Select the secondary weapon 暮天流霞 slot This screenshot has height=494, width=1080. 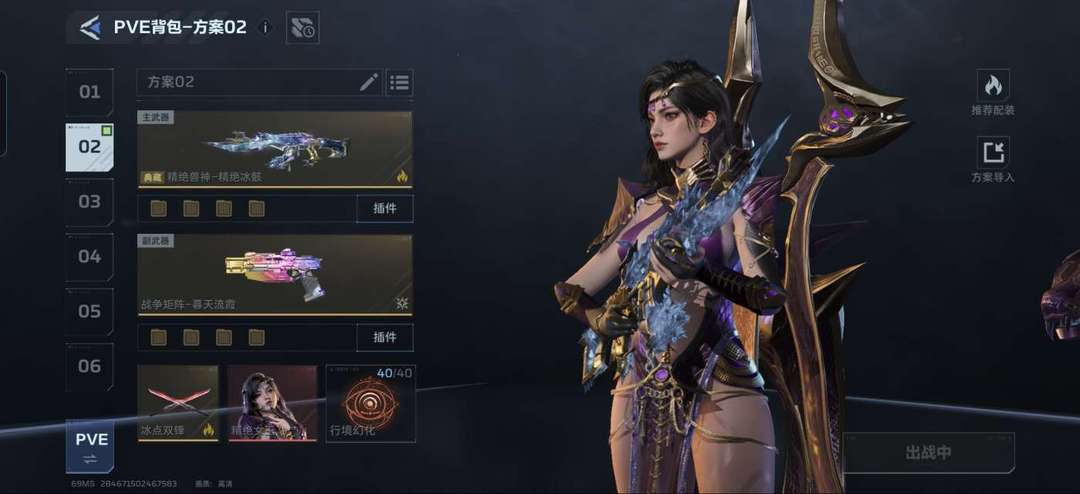[x=275, y=274]
